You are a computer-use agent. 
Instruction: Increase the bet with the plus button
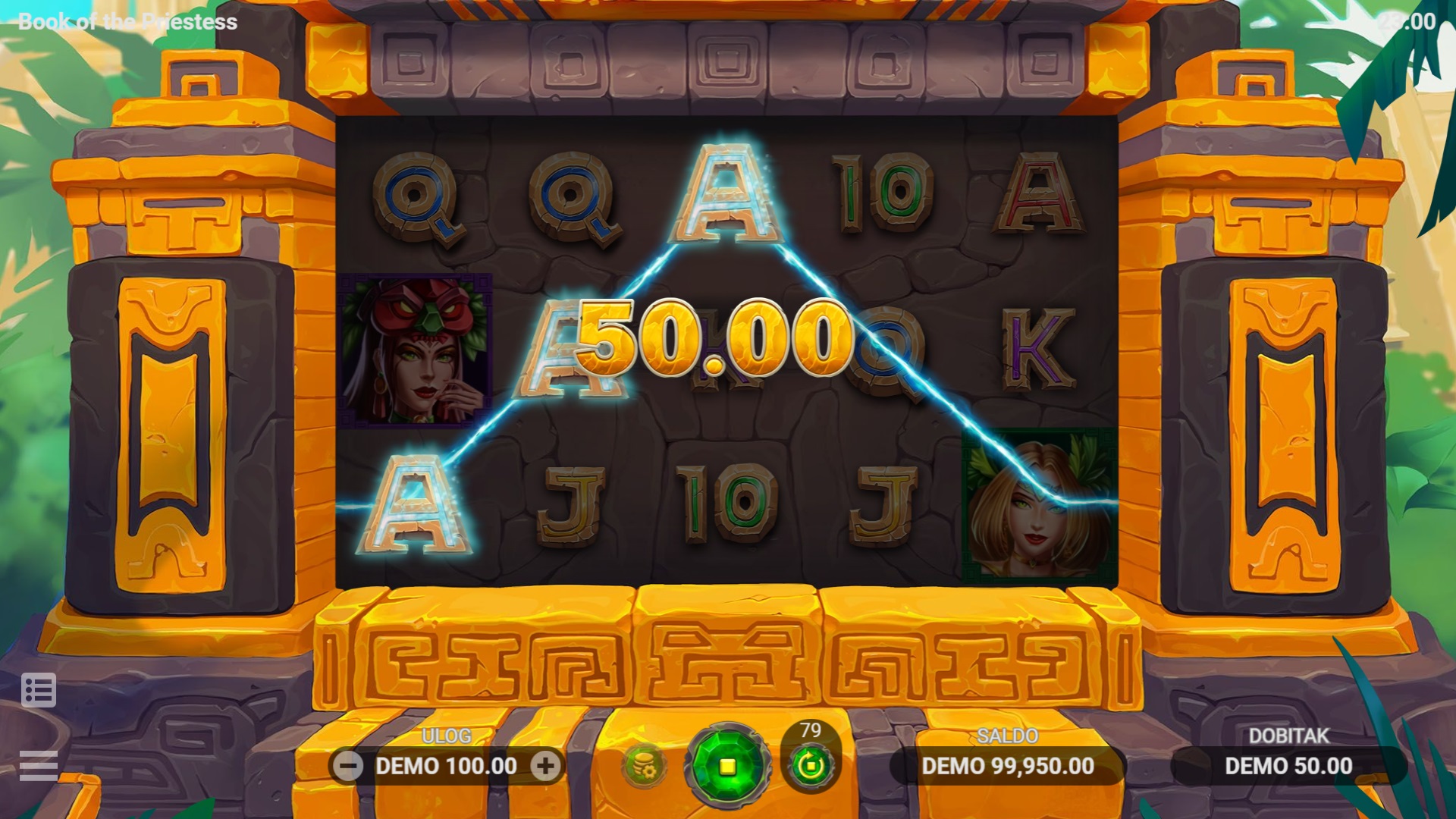pos(545,767)
